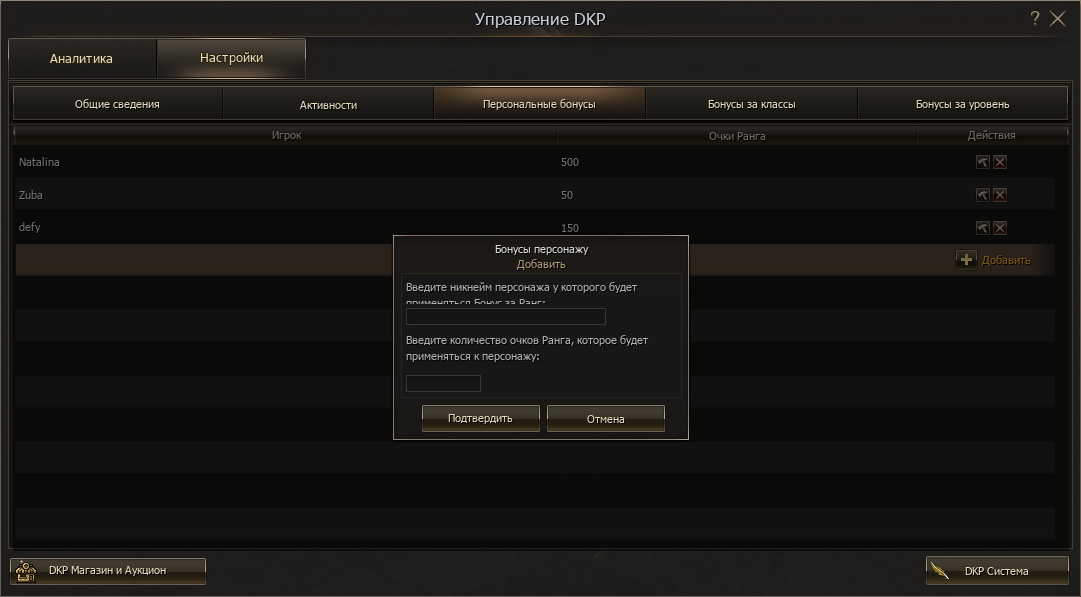
Task: Choose the Персональные бонусы section
Action: pos(539,104)
